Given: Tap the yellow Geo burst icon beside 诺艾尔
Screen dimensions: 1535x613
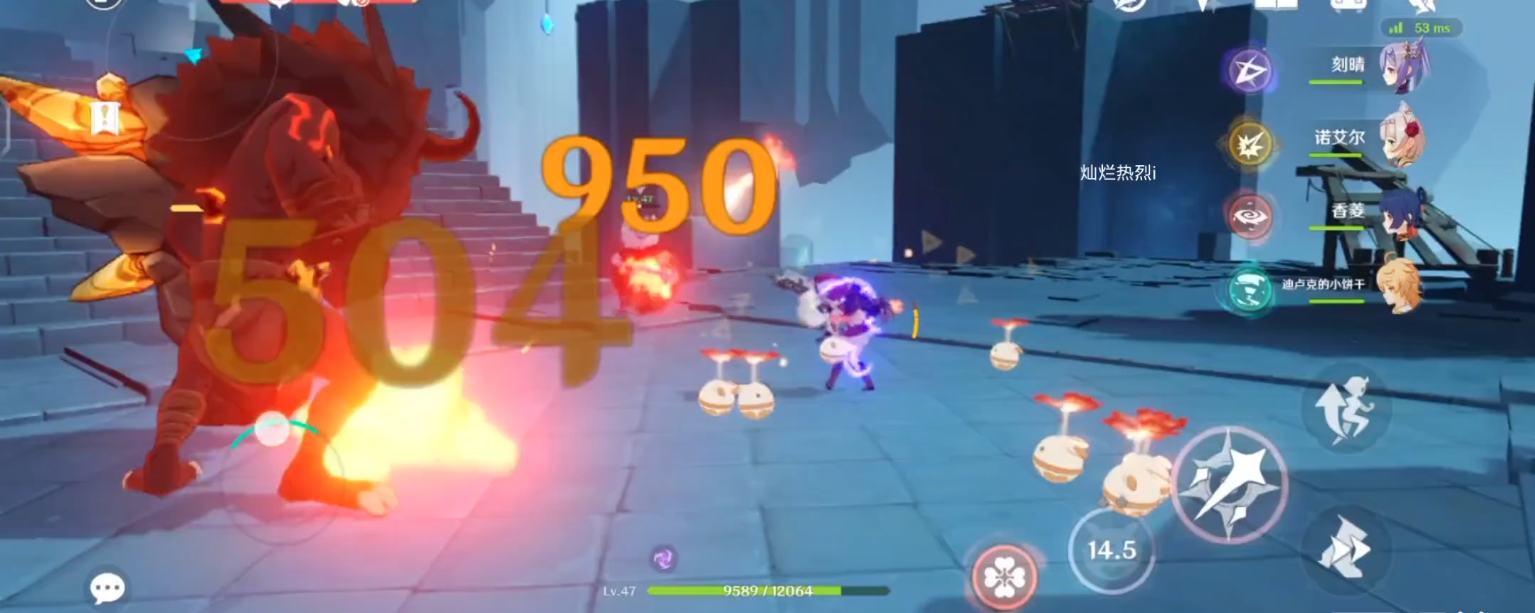Looking at the screenshot, I should coord(1249,143).
